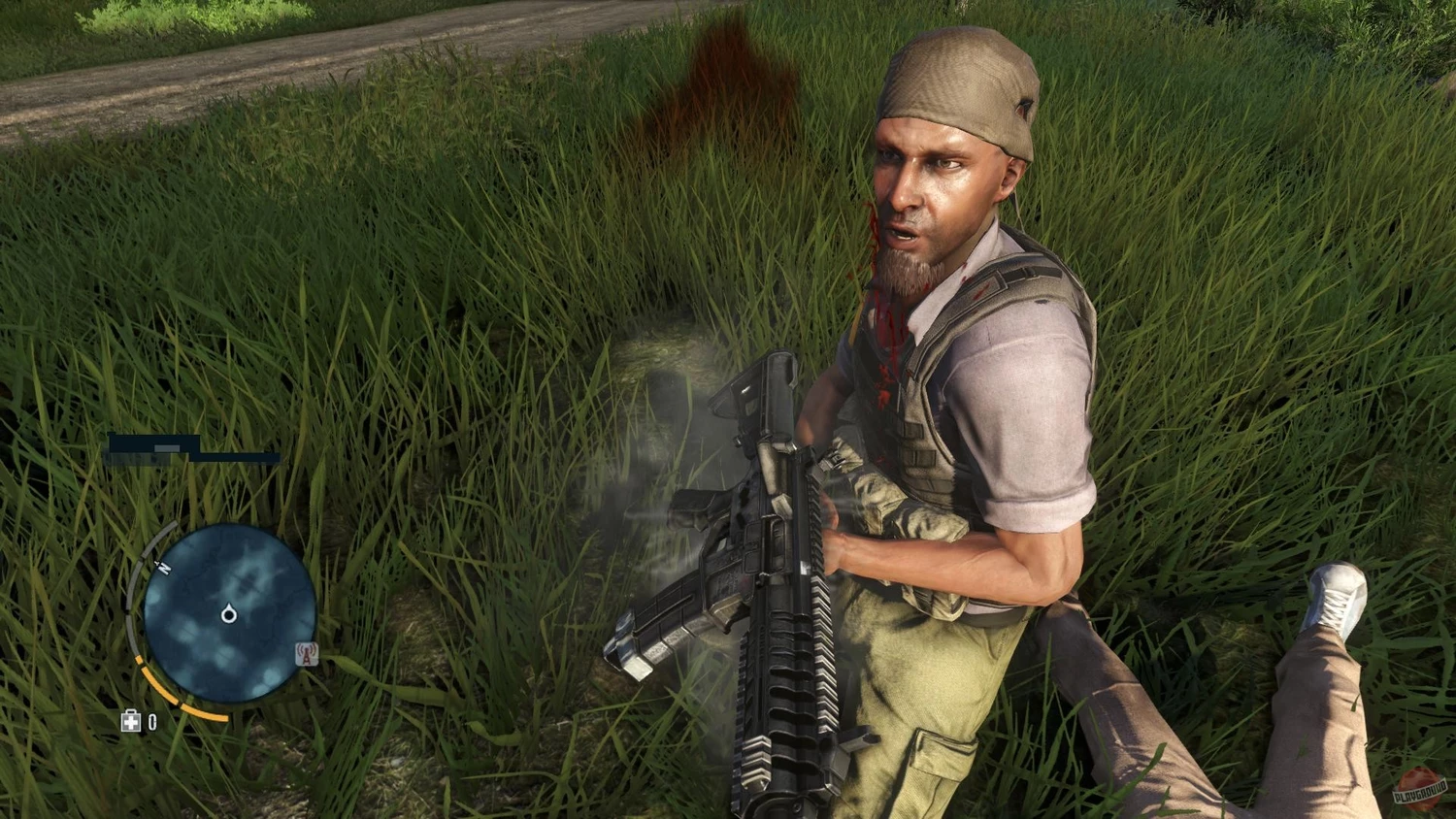Click the circular minimap
The image size is (1456, 819).
click(229, 612)
